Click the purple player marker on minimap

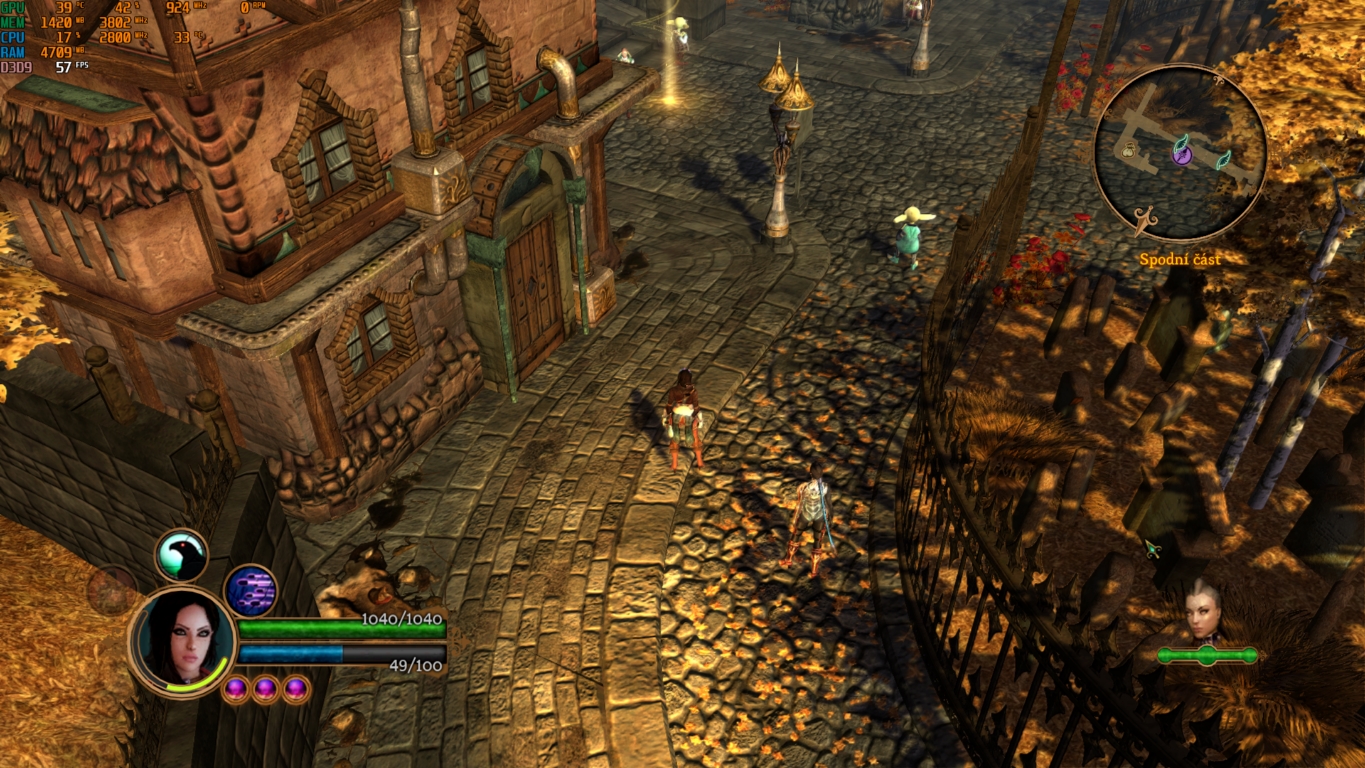coord(1182,152)
